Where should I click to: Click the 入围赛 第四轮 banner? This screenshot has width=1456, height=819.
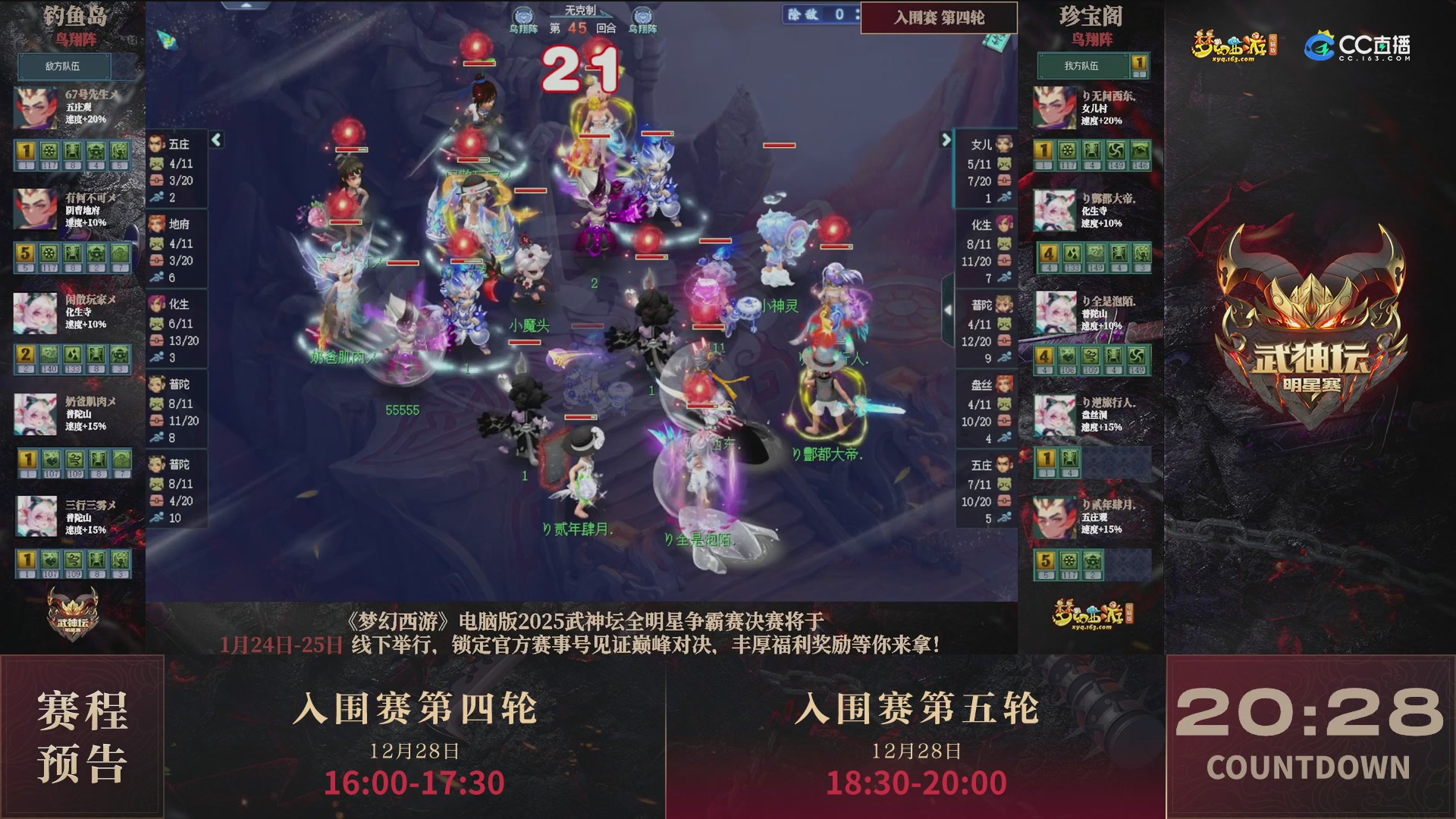point(939,19)
